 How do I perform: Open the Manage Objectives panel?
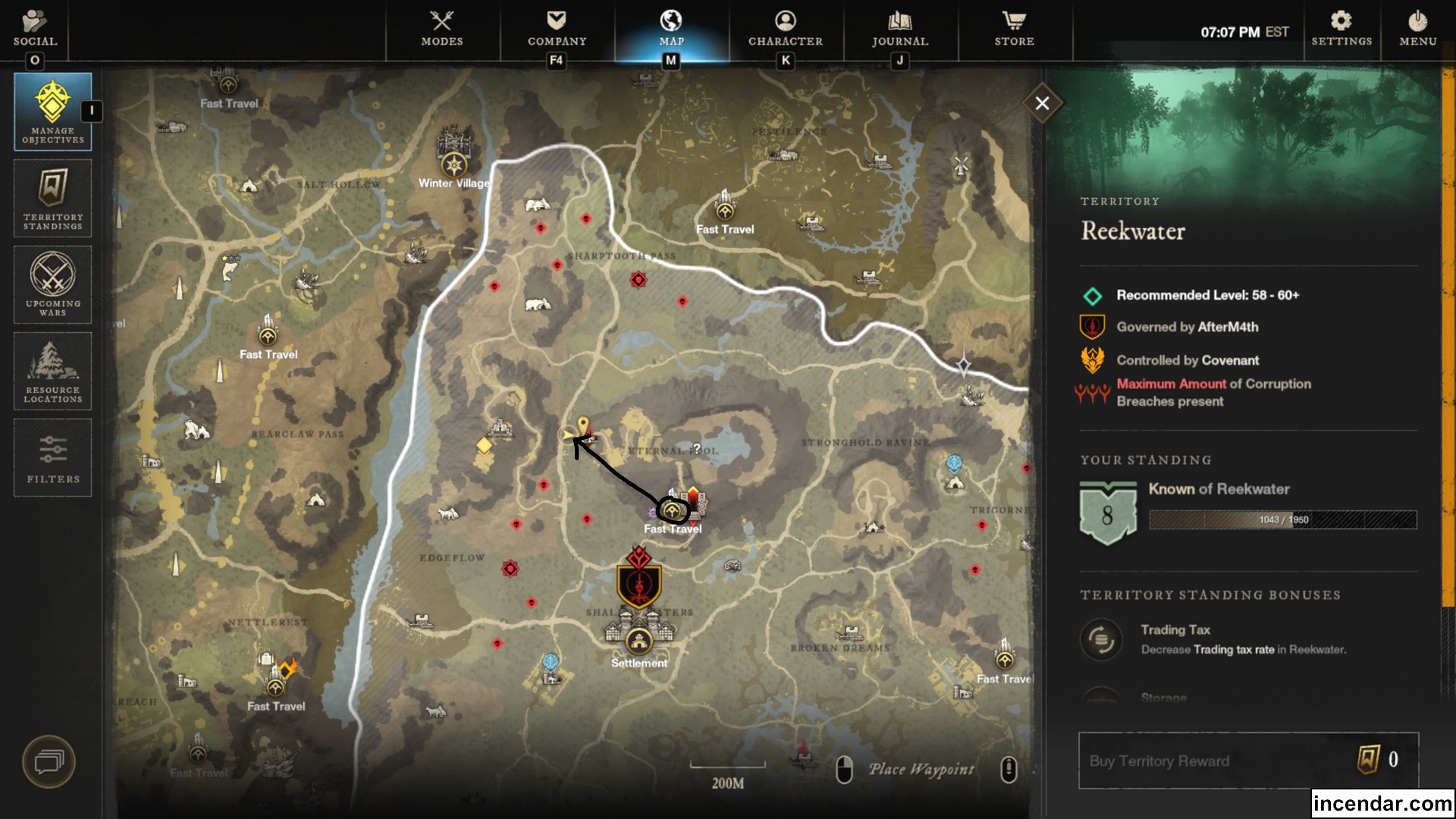coord(52,111)
